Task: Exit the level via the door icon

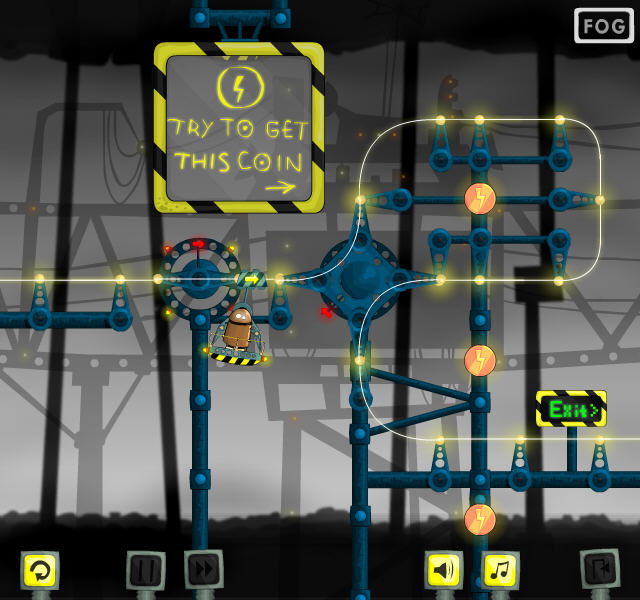Action: (x=600, y=569)
